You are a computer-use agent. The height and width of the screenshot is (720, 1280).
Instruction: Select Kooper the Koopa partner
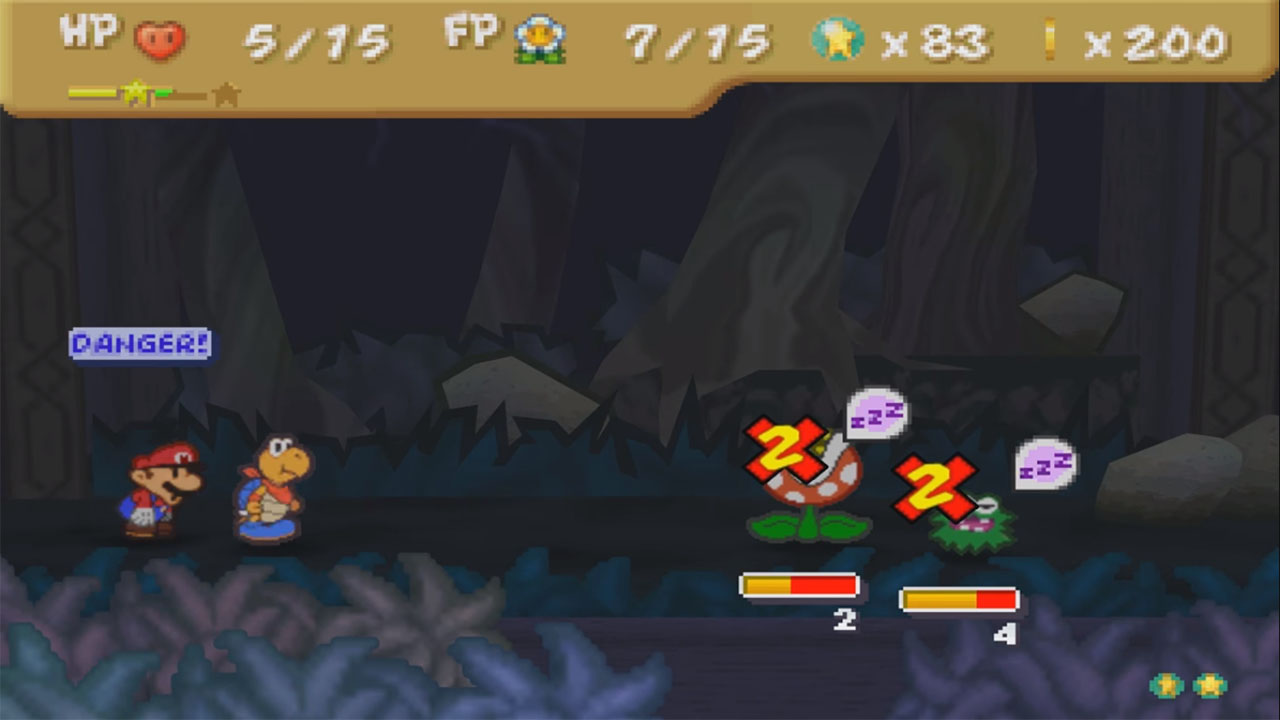pos(270,495)
